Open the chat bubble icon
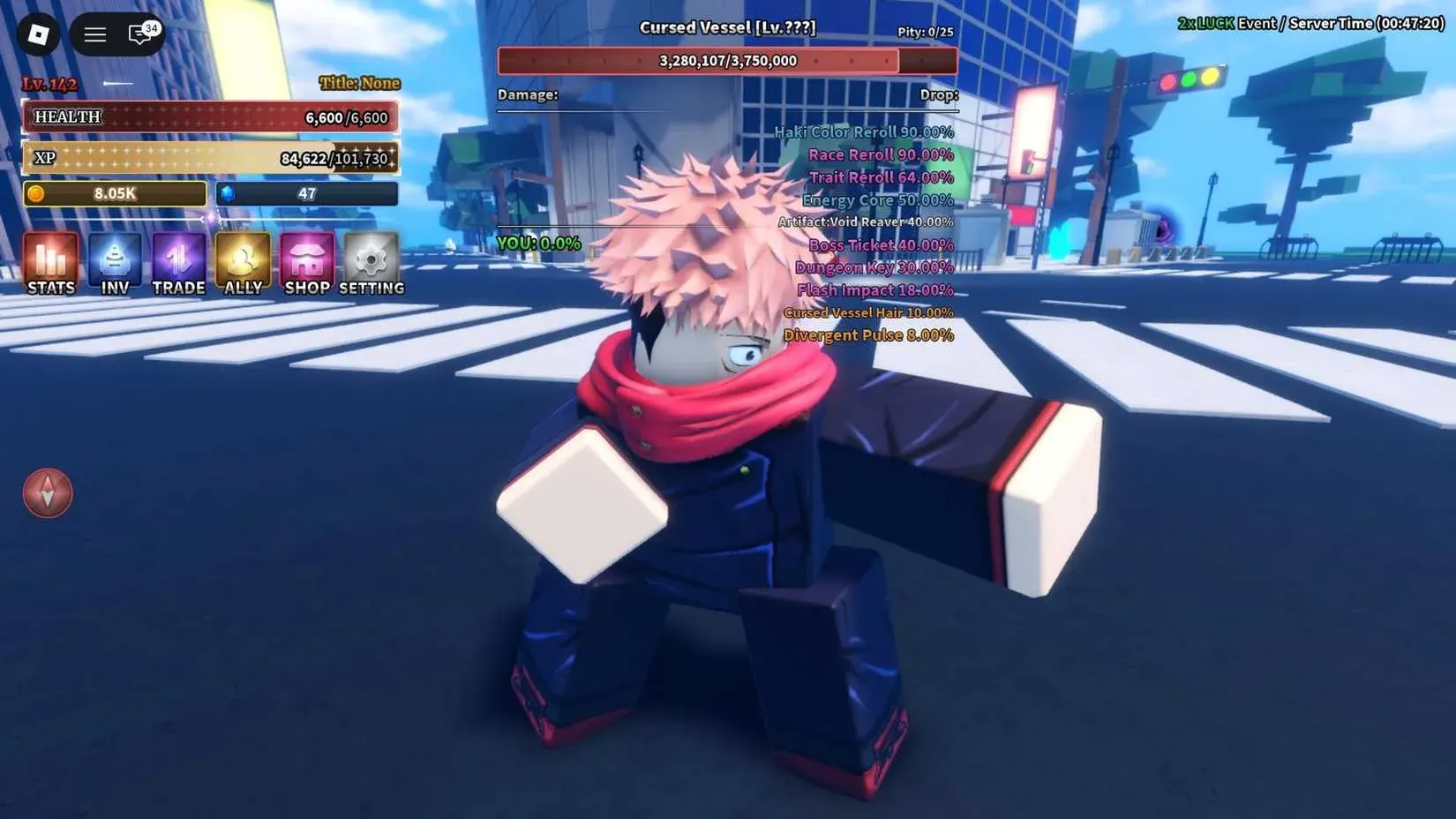This screenshot has width=1456, height=819. pos(138,34)
